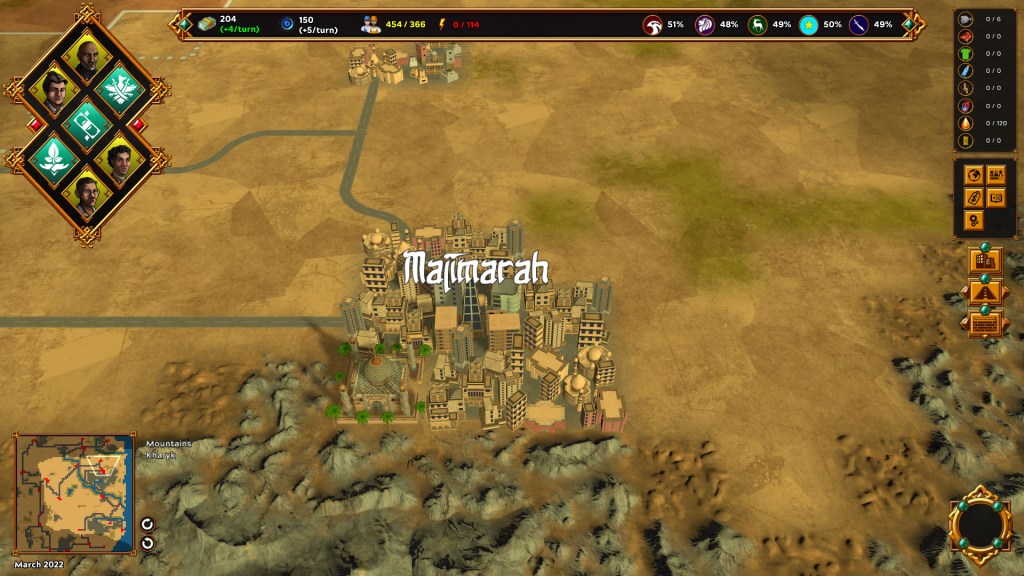The image size is (1024, 576).
Task: Rotate camera with the upper circular arrow
Action: (x=148, y=523)
